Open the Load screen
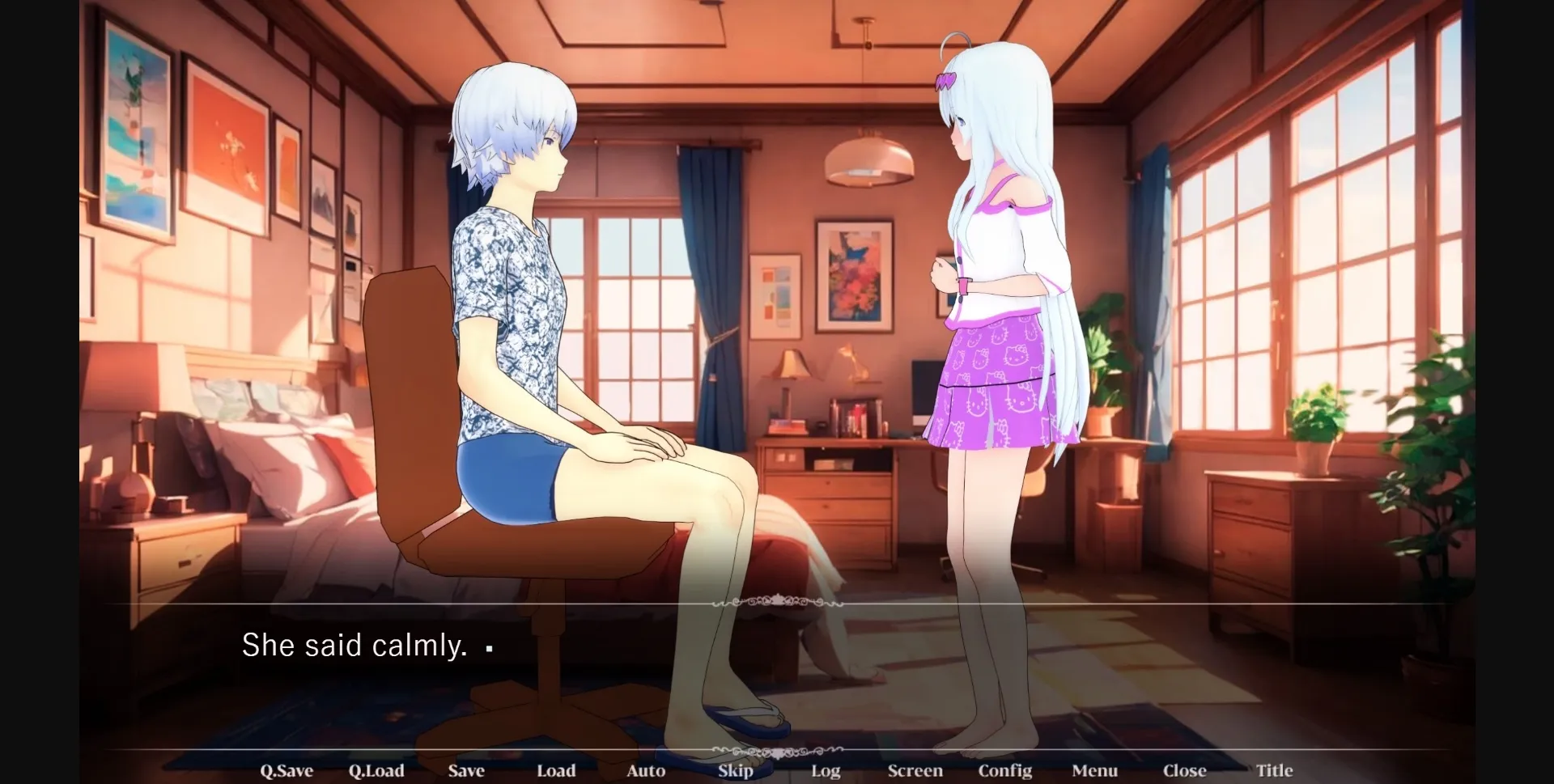1554x784 pixels. tap(555, 770)
